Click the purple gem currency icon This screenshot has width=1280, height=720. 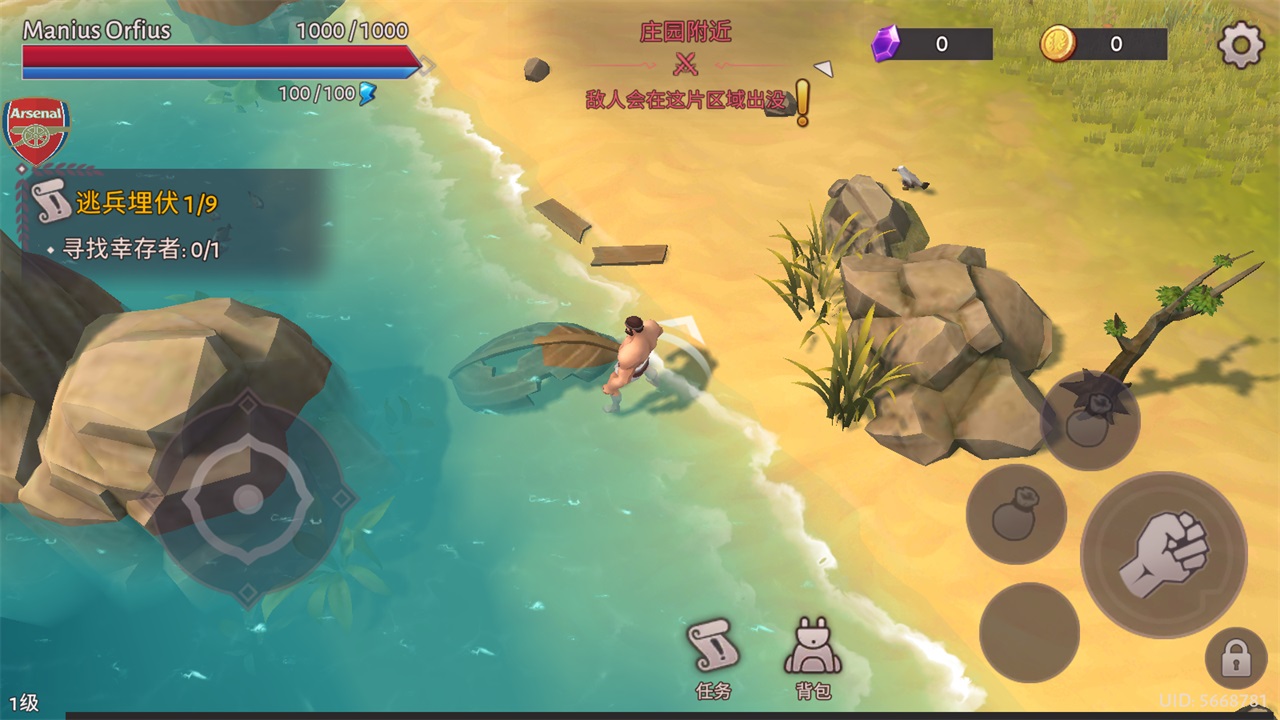tap(886, 44)
